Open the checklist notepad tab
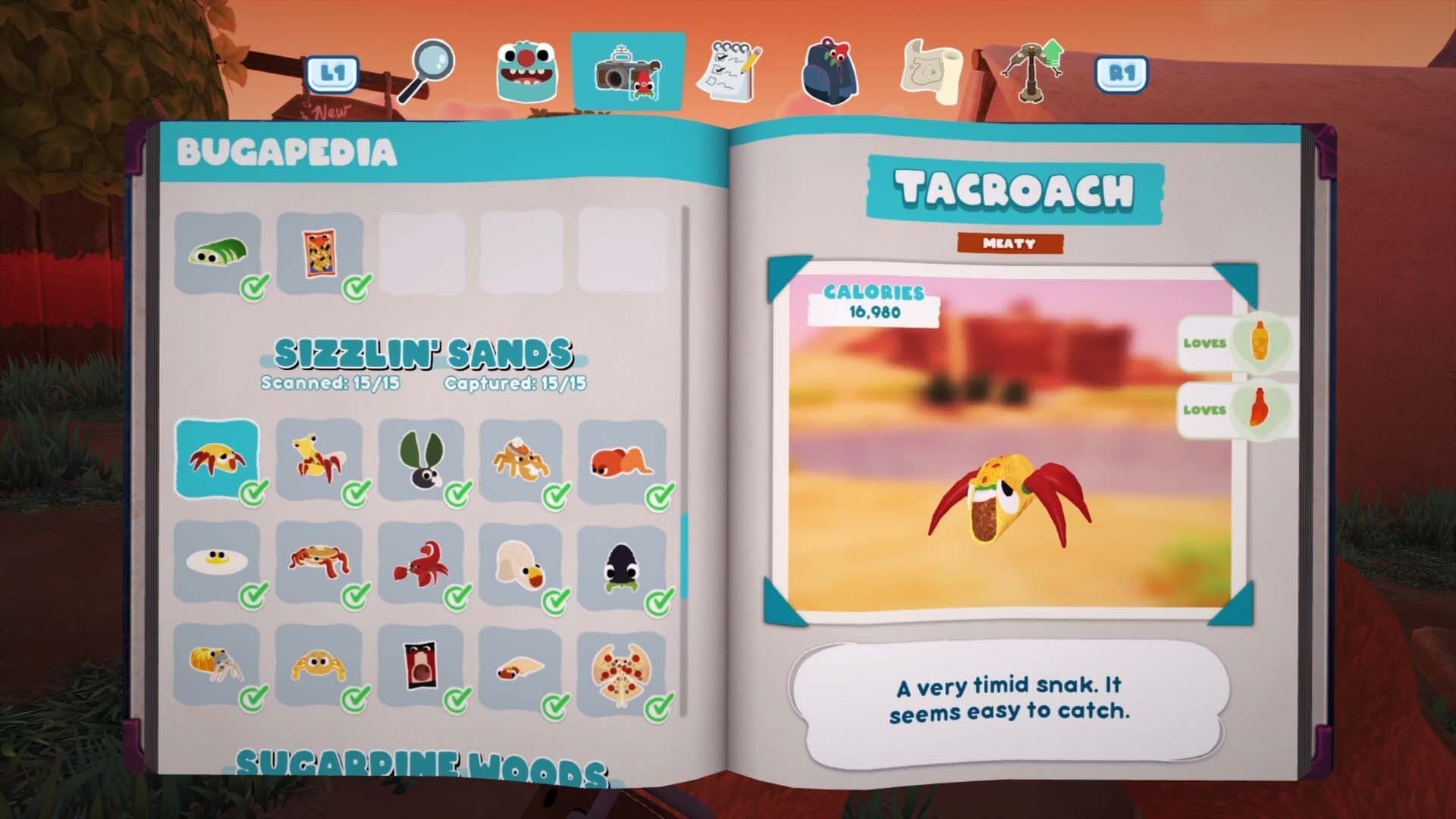Screen dimensions: 1456x819 730,72
